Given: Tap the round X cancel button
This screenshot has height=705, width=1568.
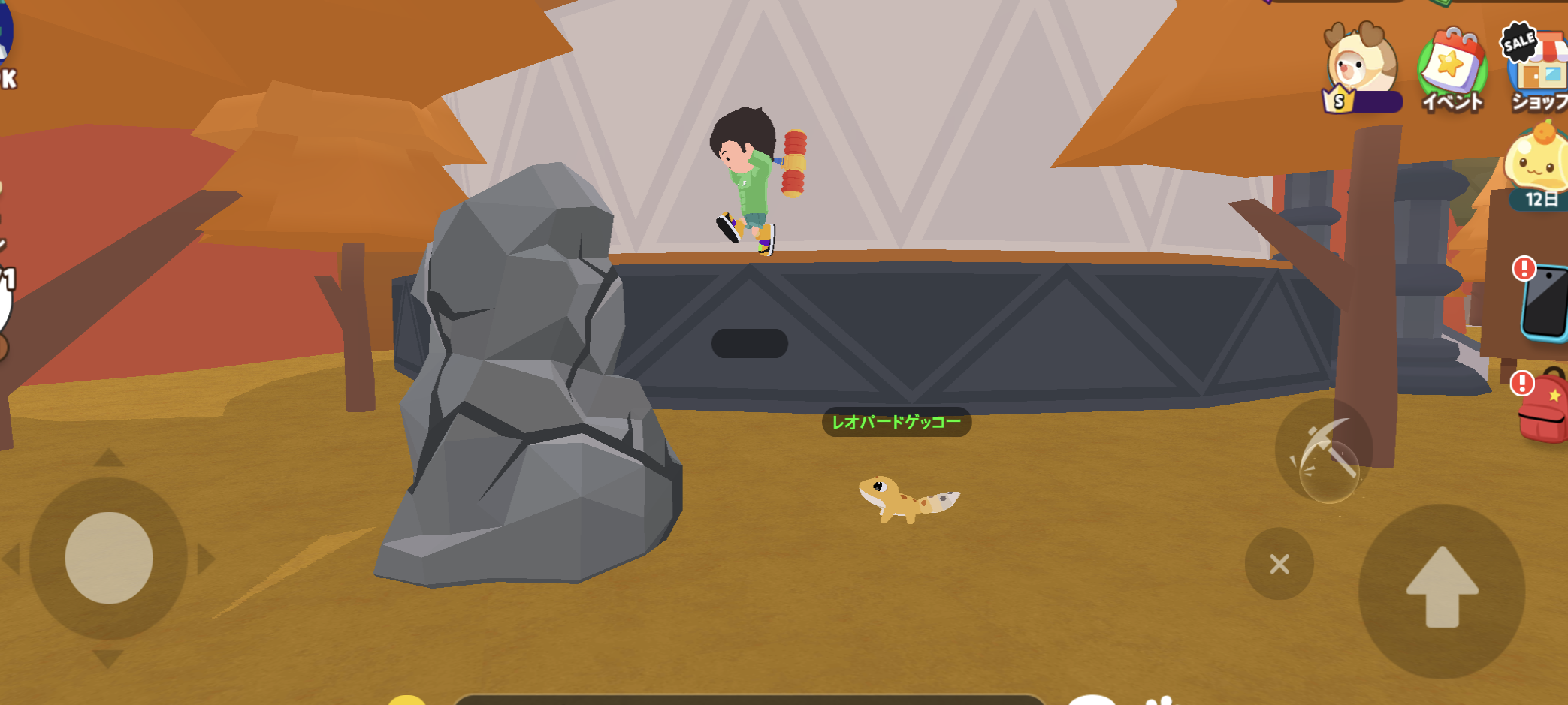Looking at the screenshot, I should 1279,563.
